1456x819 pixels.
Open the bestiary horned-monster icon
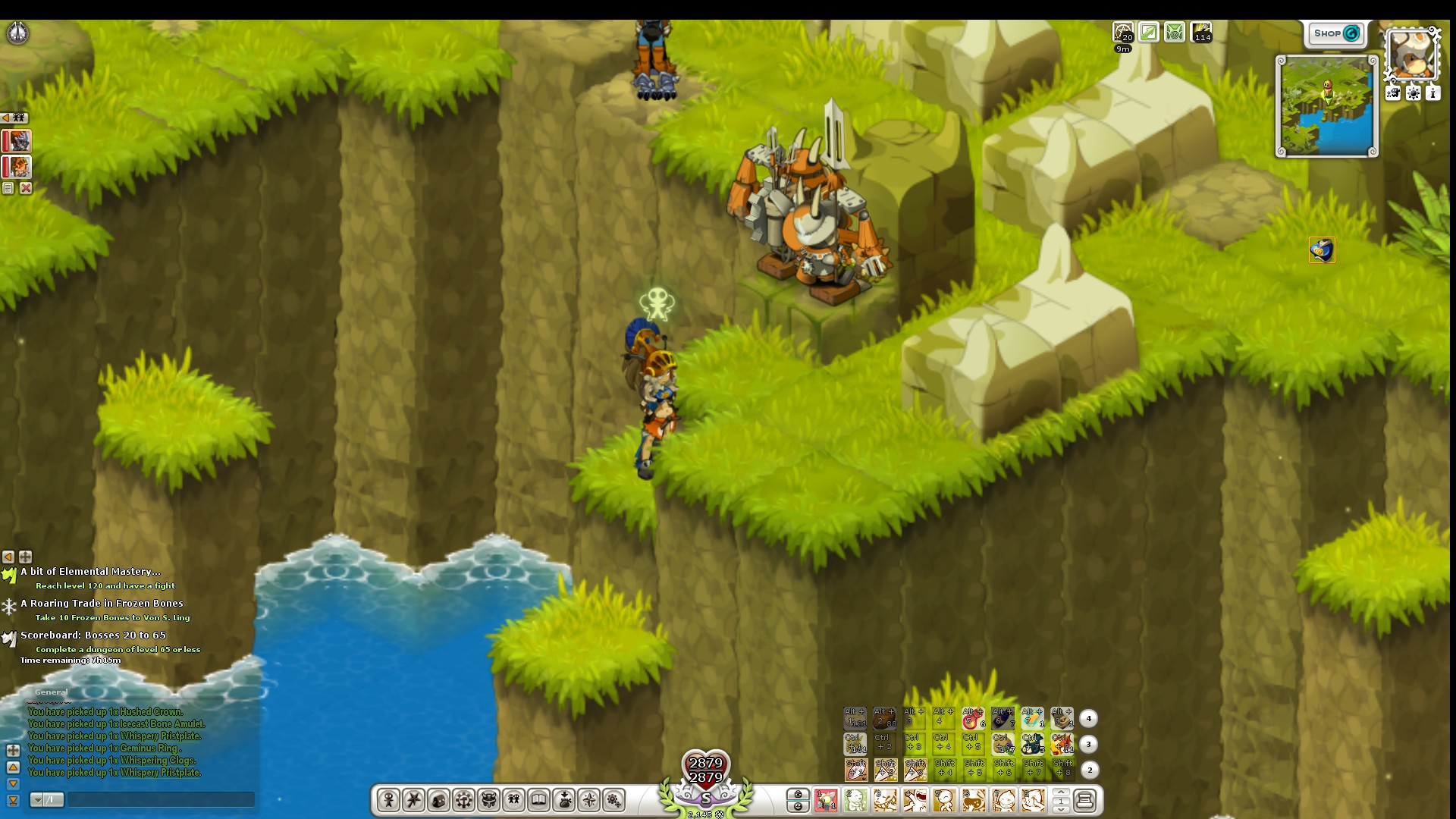pos(491,799)
